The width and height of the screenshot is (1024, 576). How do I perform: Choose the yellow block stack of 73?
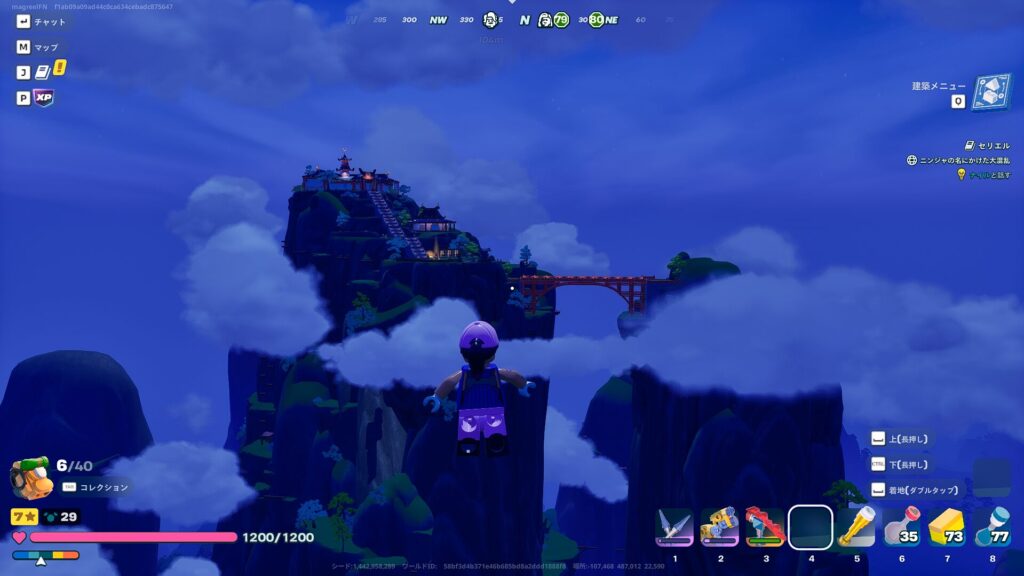[946, 527]
